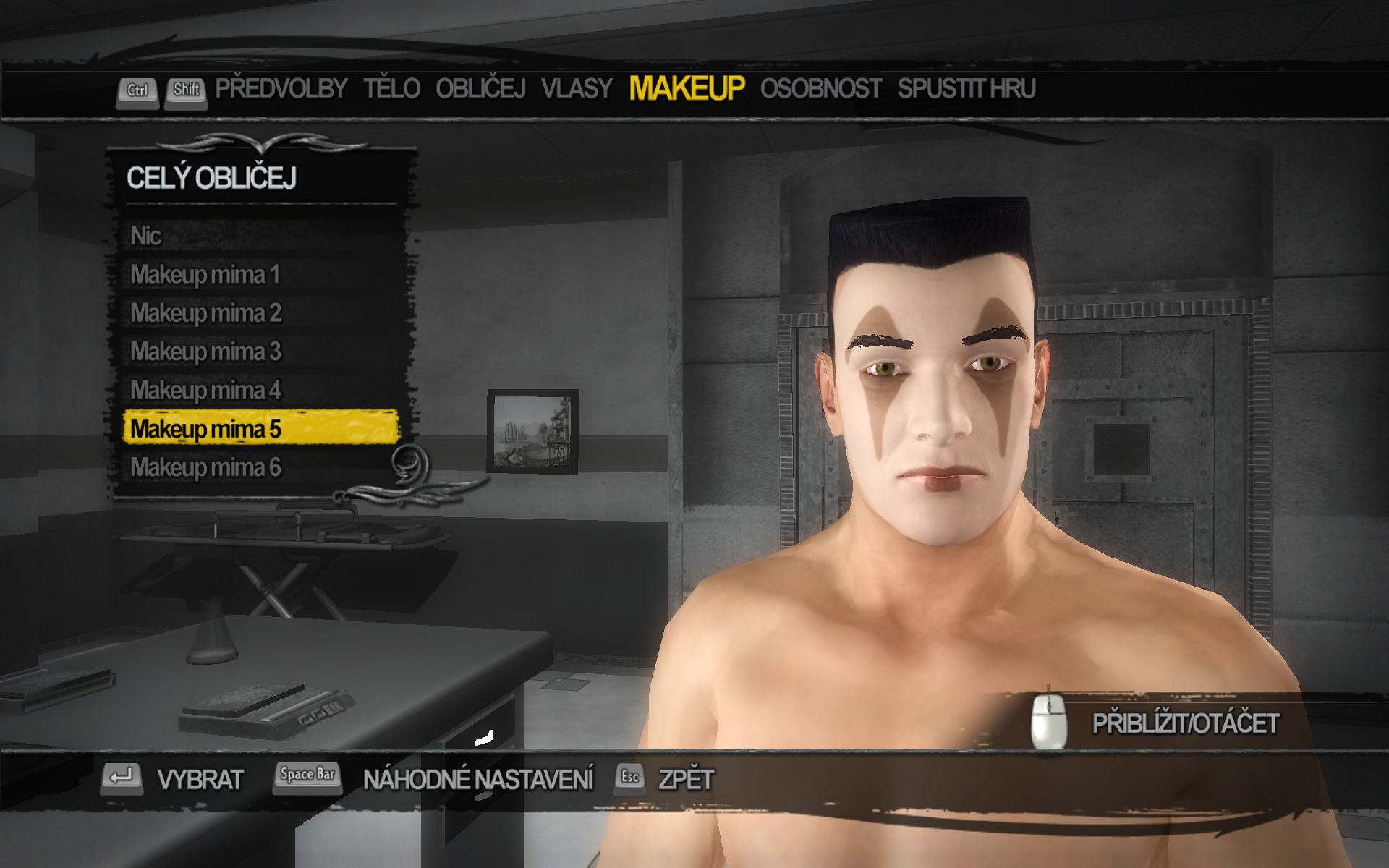This screenshot has width=1389, height=868.
Task: Pick Makeup mima 3 from the list
Action: [205, 352]
